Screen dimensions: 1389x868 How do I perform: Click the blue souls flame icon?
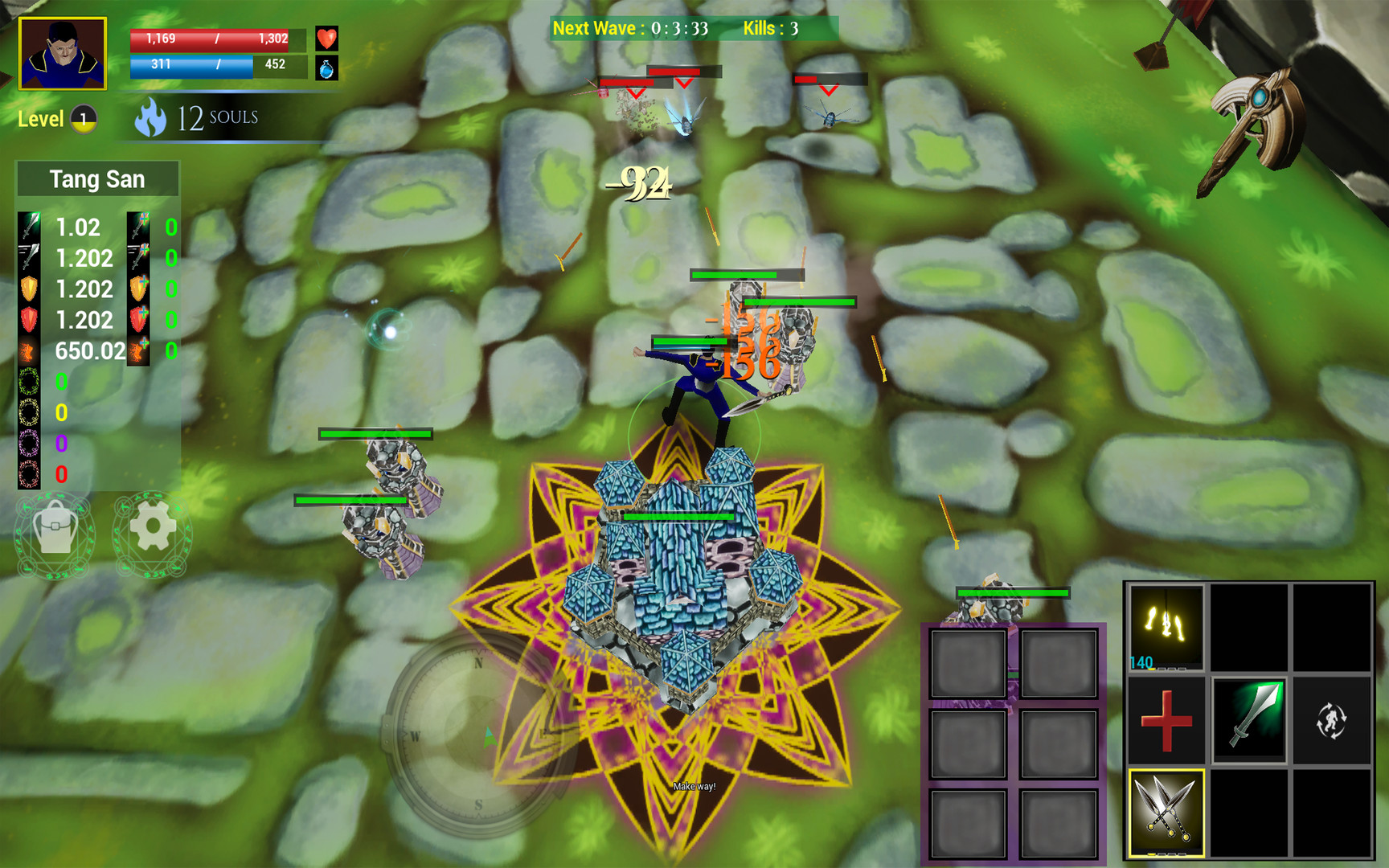pyautogui.click(x=153, y=117)
